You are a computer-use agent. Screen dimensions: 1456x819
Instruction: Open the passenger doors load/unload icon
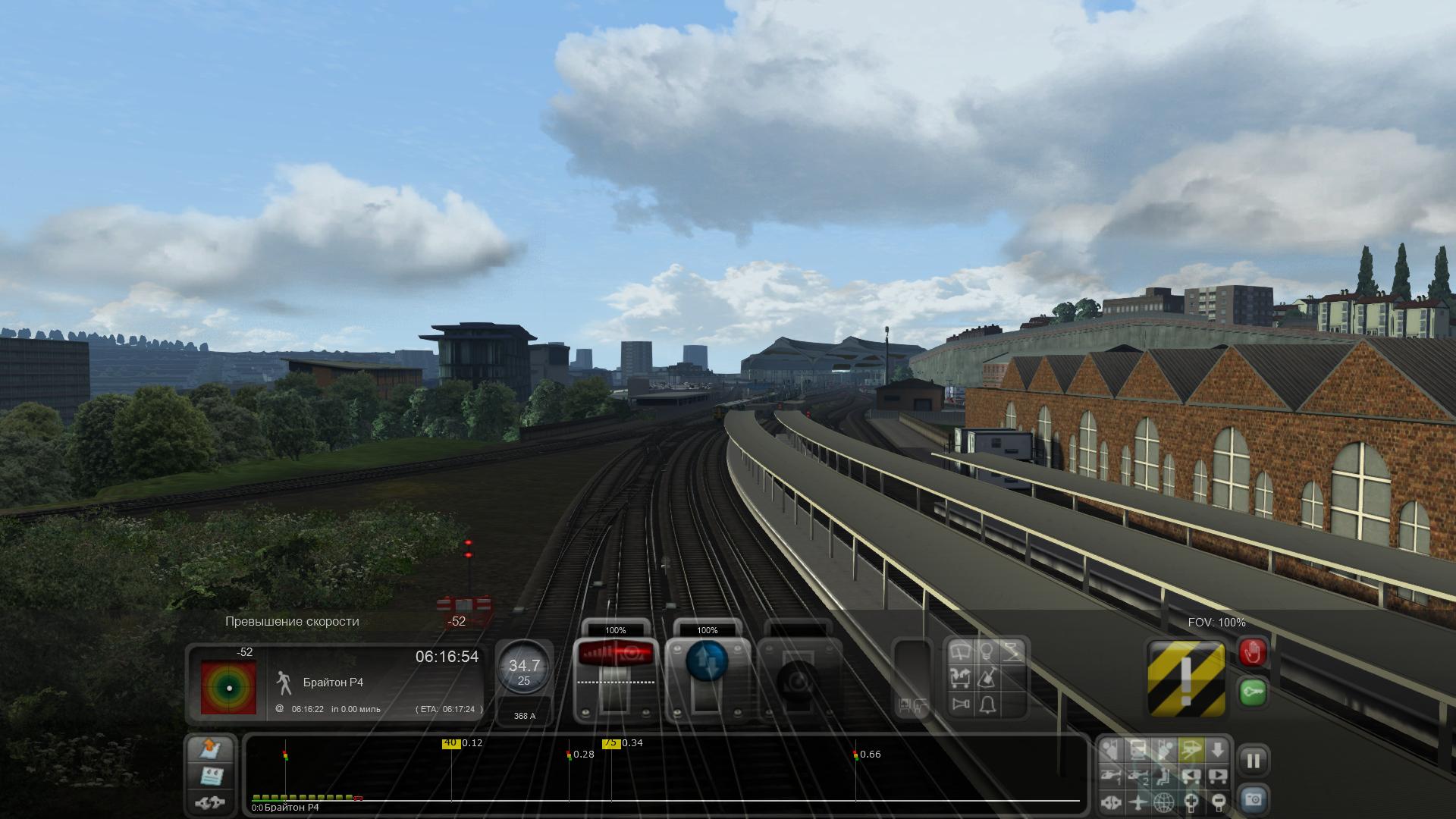click(962, 677)
